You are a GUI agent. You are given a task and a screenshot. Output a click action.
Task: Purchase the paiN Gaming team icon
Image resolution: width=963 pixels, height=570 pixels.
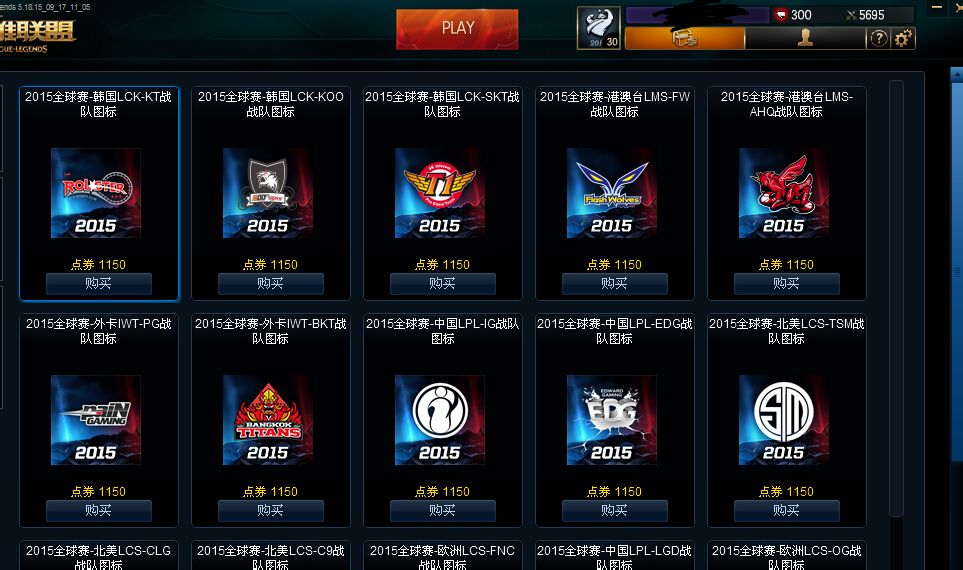99,511
